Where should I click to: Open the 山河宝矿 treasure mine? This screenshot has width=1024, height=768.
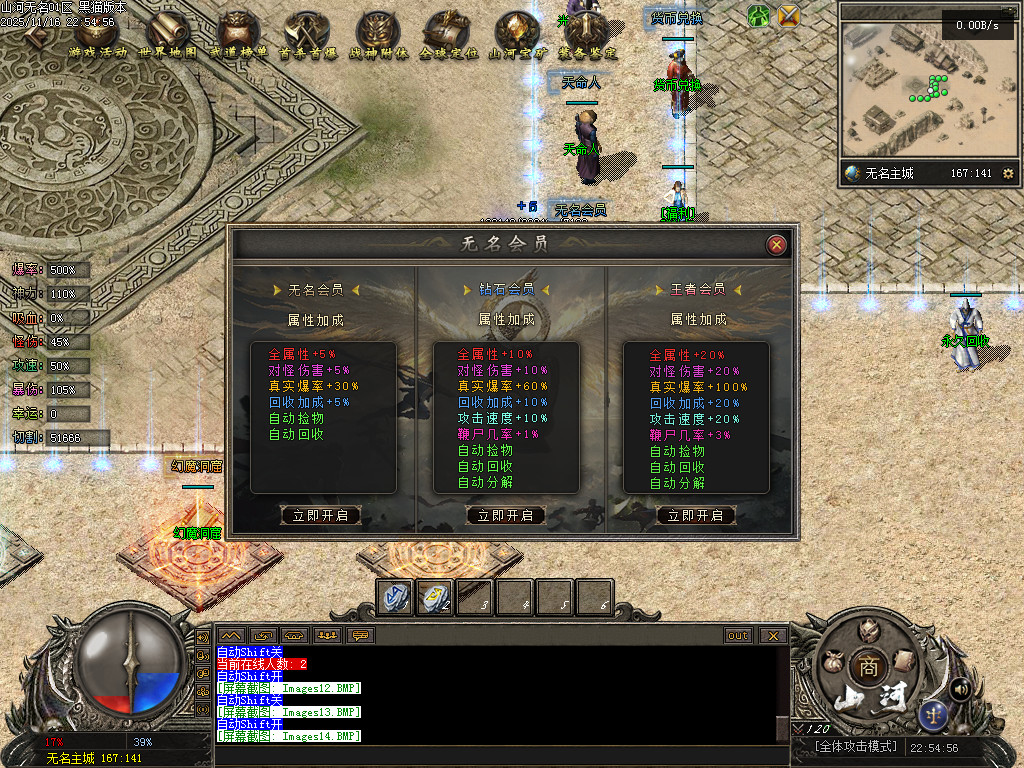click(x=518, y=36)
